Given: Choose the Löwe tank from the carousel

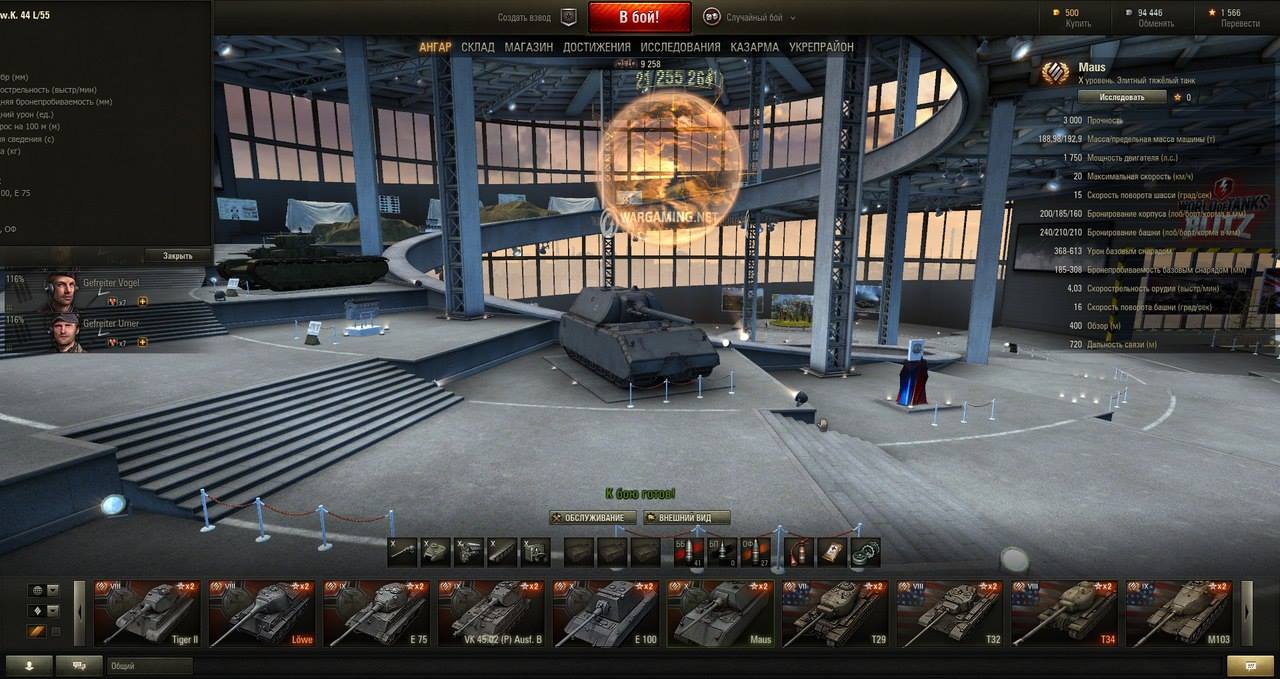Looking at the screenshot, I should pos(261,613).
